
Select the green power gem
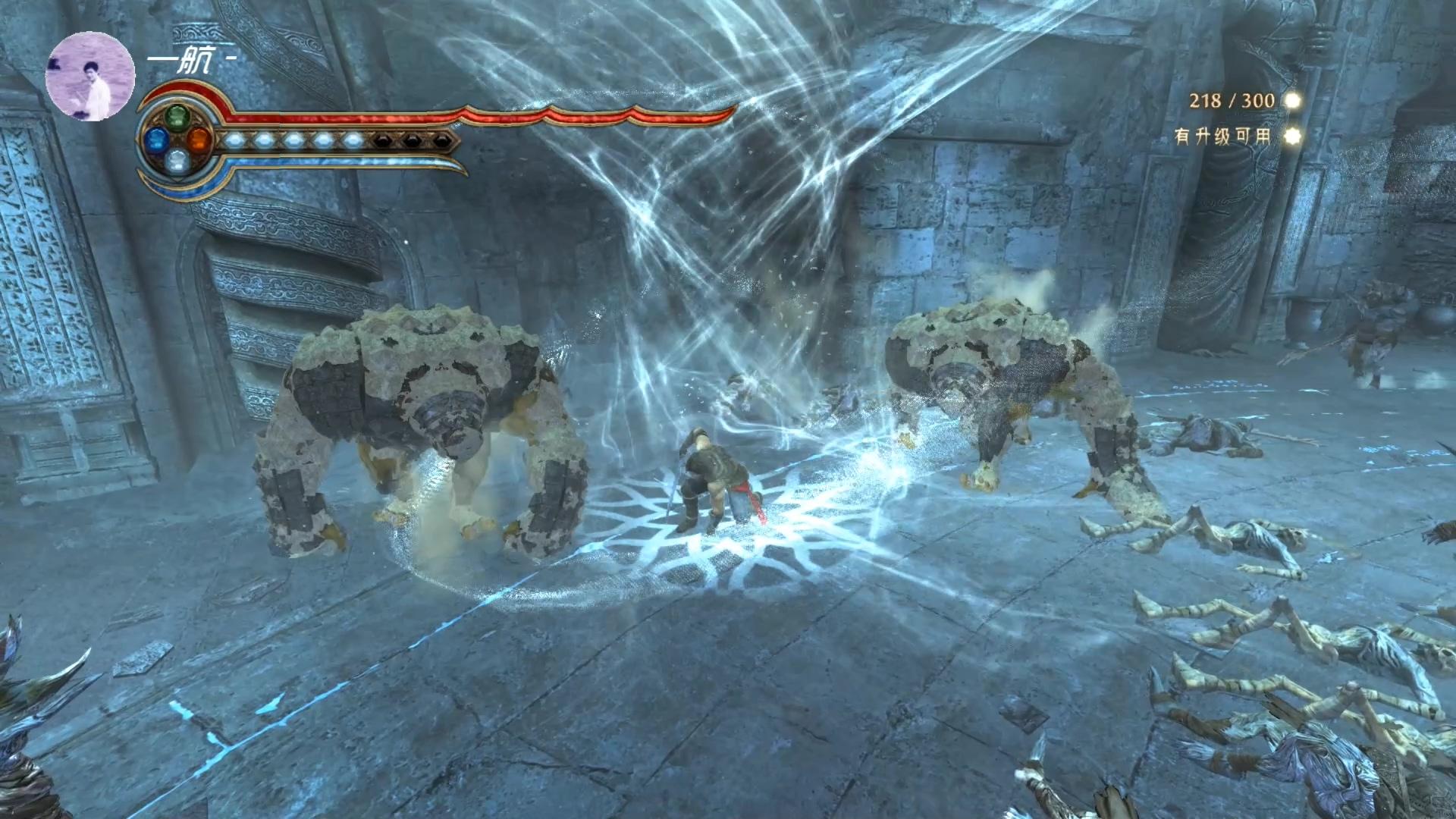click(x=177, y=118)
